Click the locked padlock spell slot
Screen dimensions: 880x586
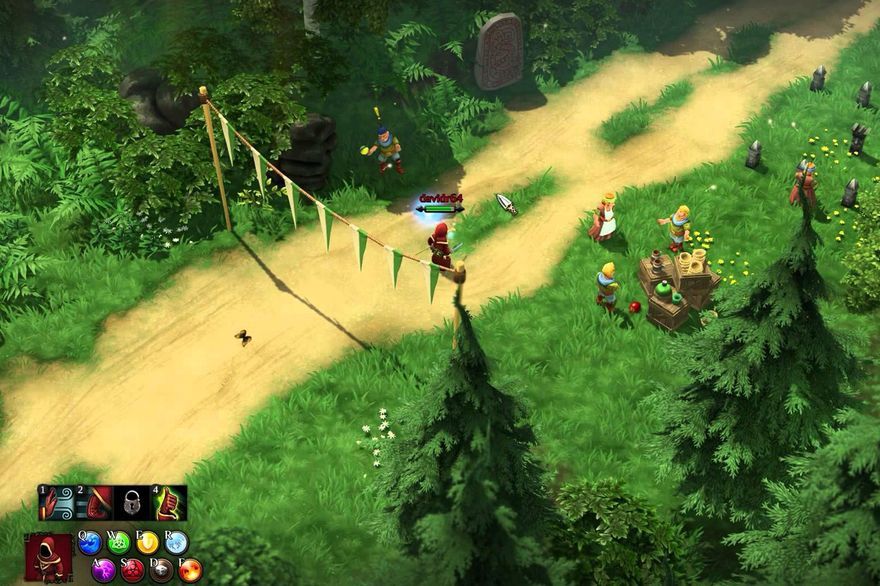pyautogui.click(x=131, y=503)
